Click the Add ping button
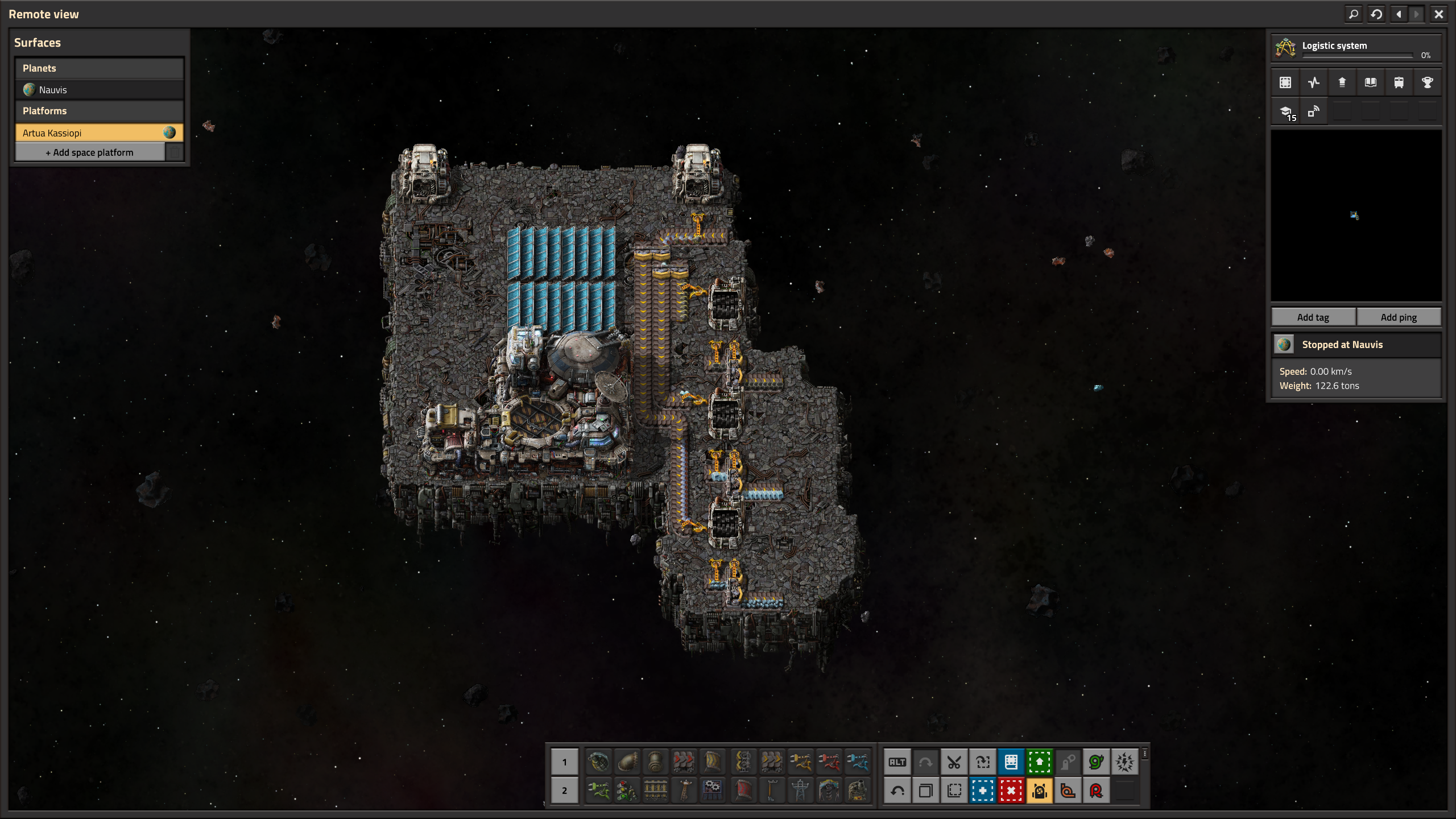 pyautogui.click(x=1399, y=317)
